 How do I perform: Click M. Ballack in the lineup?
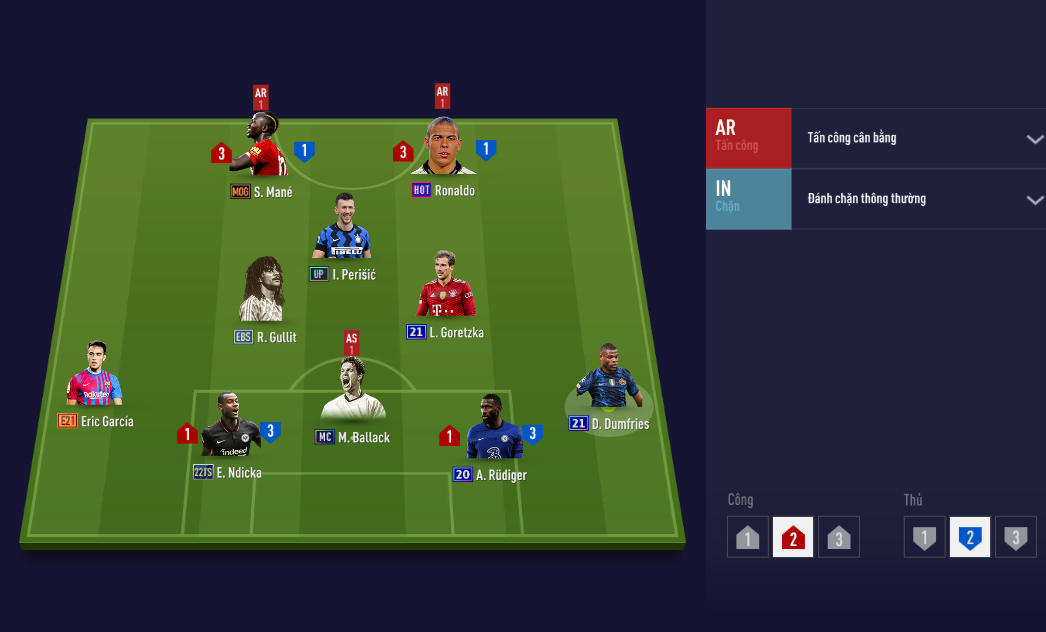(x=352, y=393)
